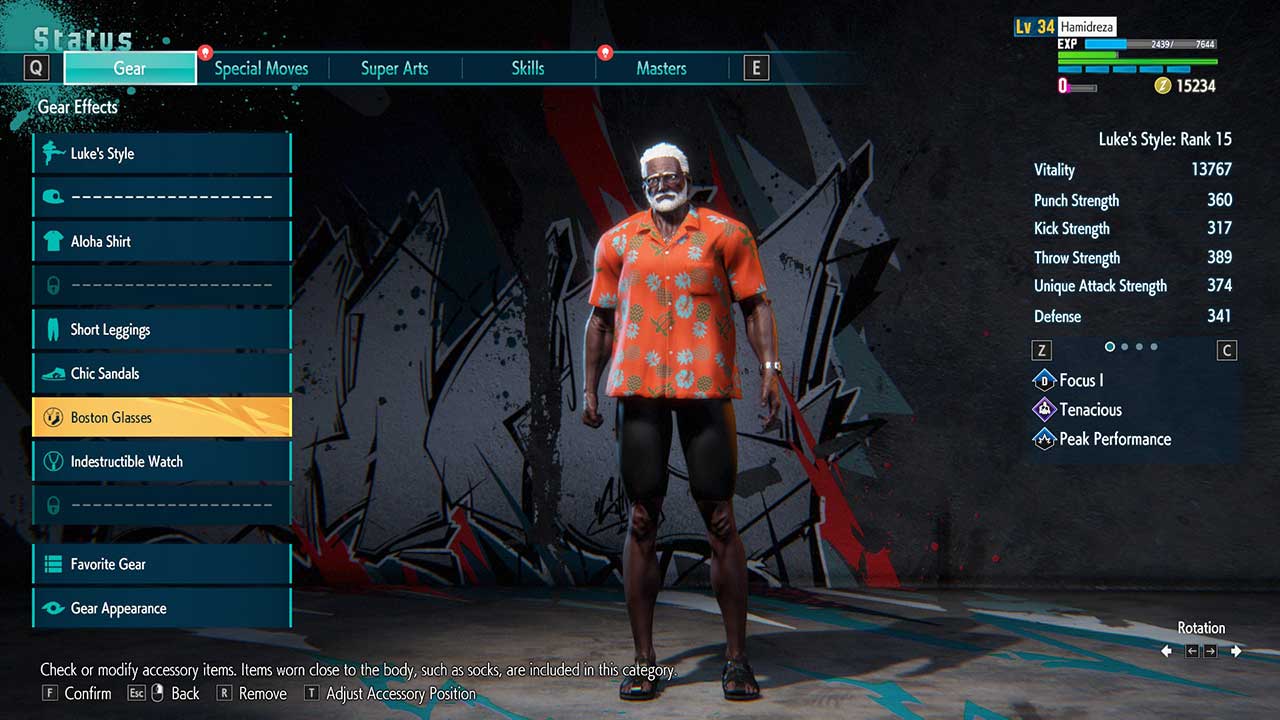Select the Short Leggings slot

point(162,329)
